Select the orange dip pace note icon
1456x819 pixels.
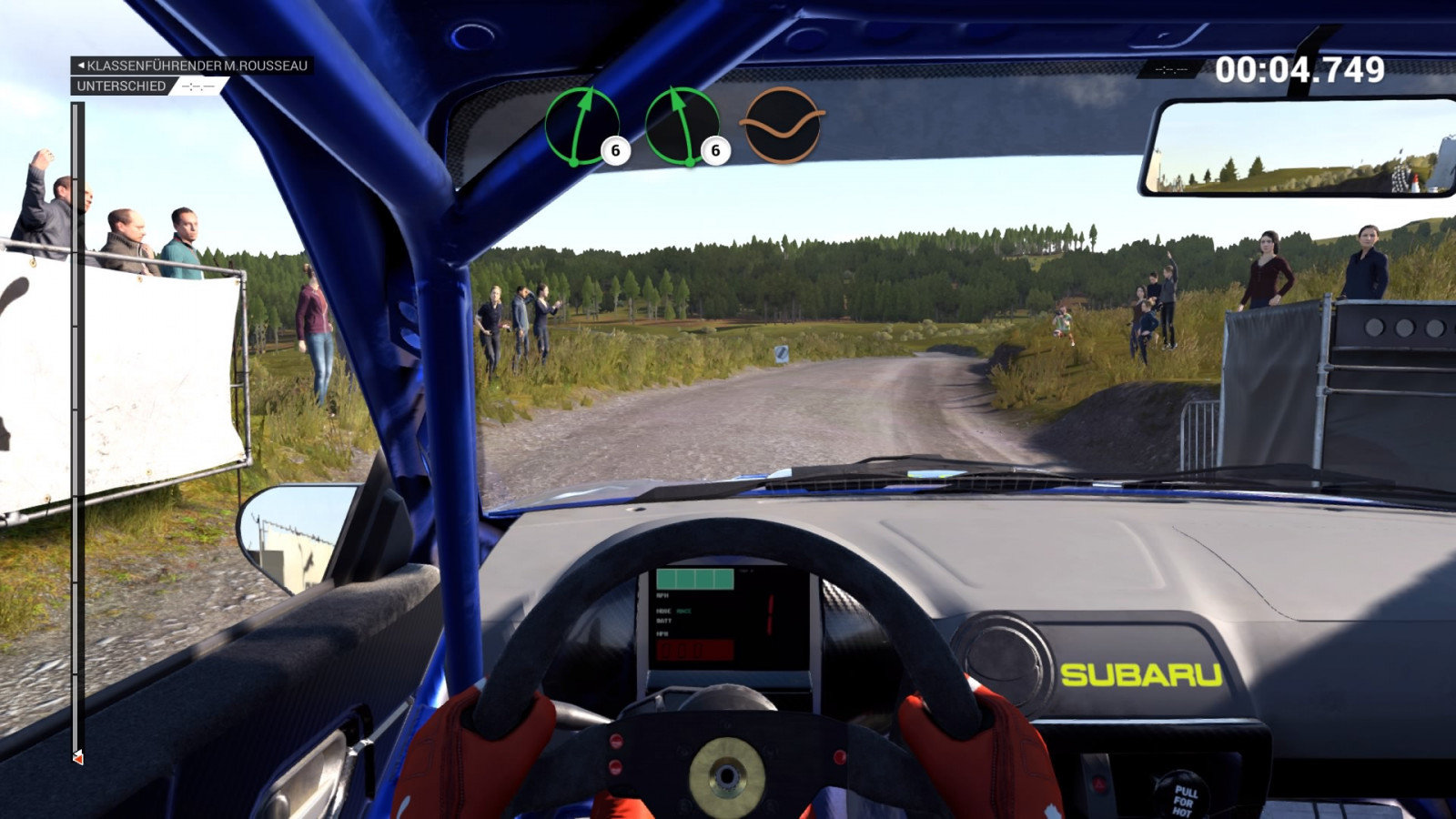click(x=783, y=126)
